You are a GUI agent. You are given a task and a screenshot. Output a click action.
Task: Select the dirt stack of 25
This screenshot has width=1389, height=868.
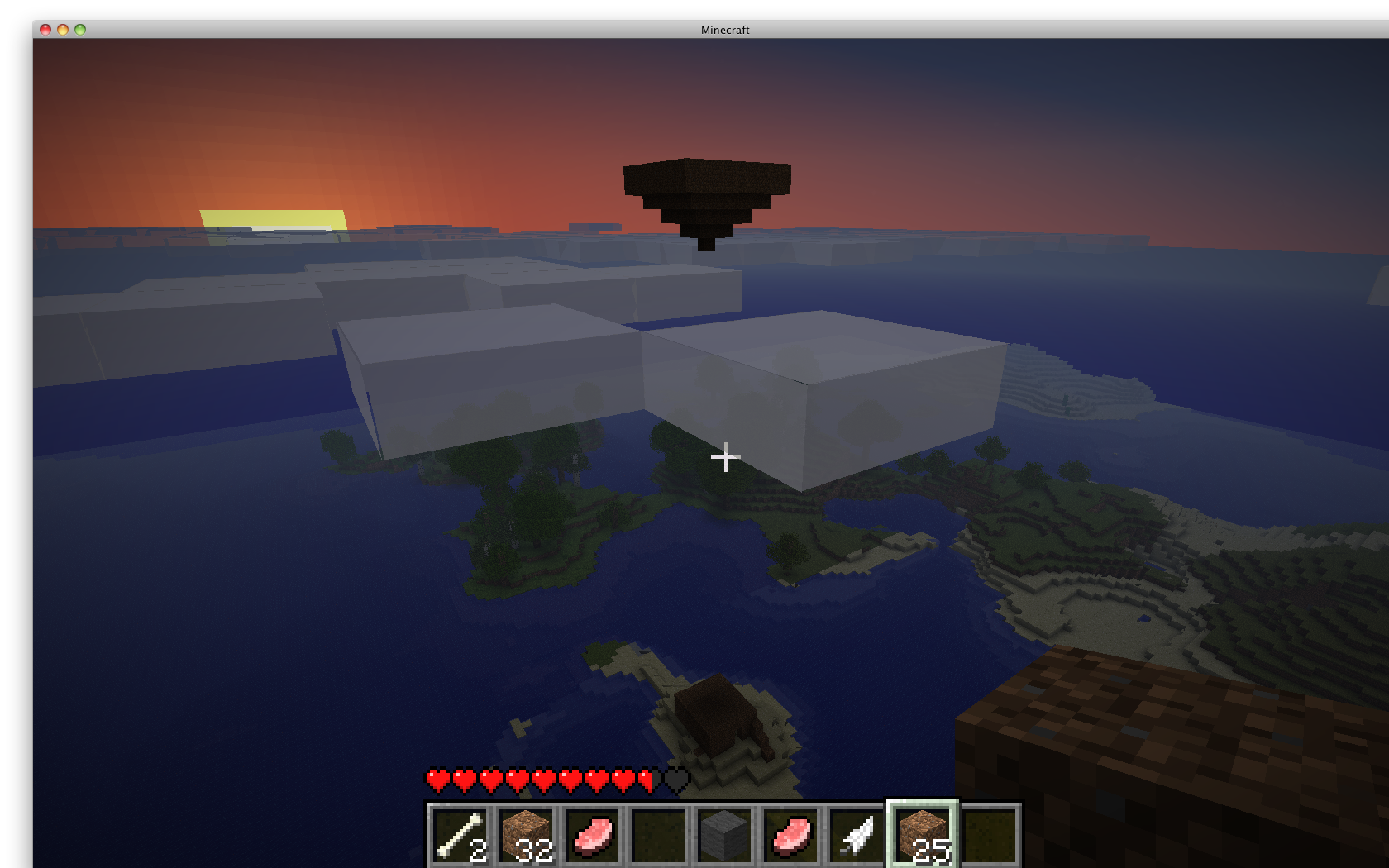[x=923, y=835]
